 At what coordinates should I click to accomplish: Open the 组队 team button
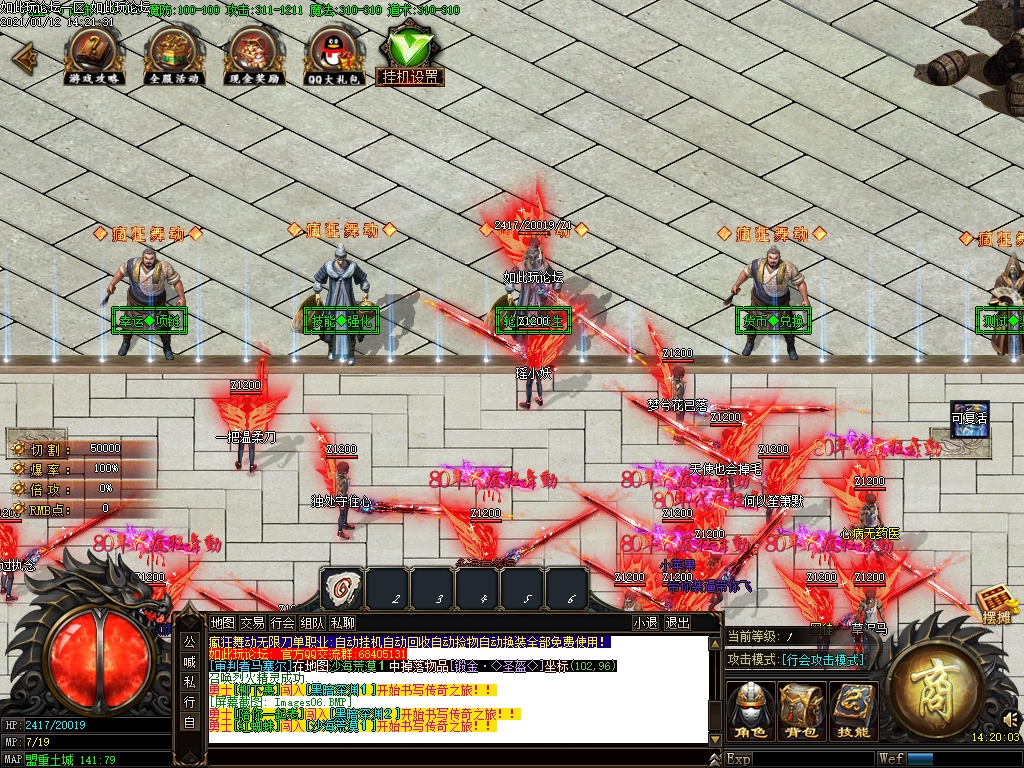pyautogui.click(x=313, y=622)
